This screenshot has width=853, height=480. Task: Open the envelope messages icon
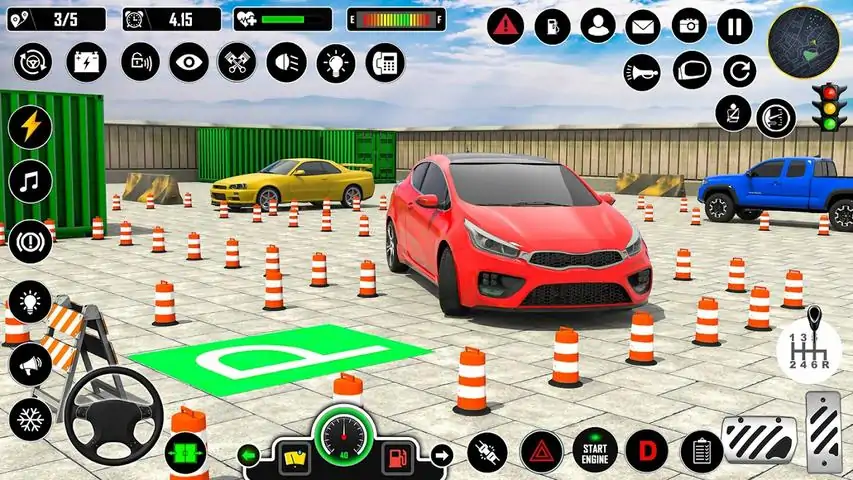[643, 26]
